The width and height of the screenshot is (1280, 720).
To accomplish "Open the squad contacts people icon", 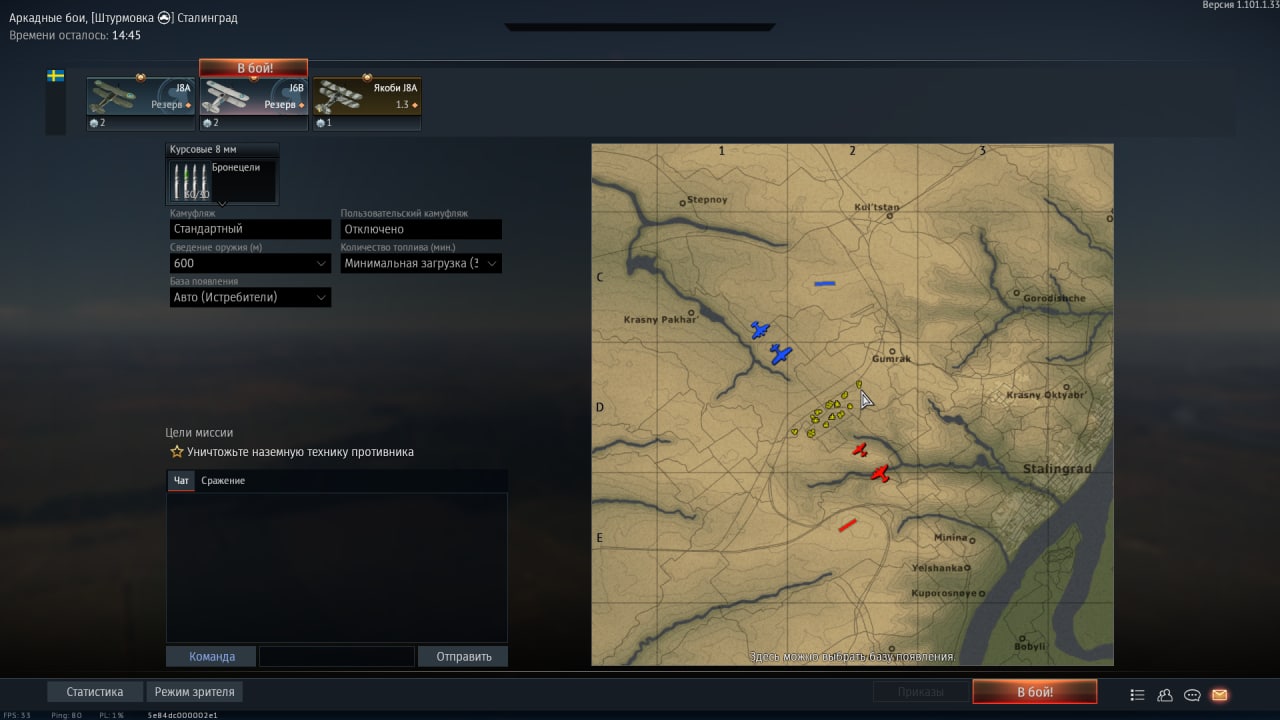I will tap(1165, 695).
